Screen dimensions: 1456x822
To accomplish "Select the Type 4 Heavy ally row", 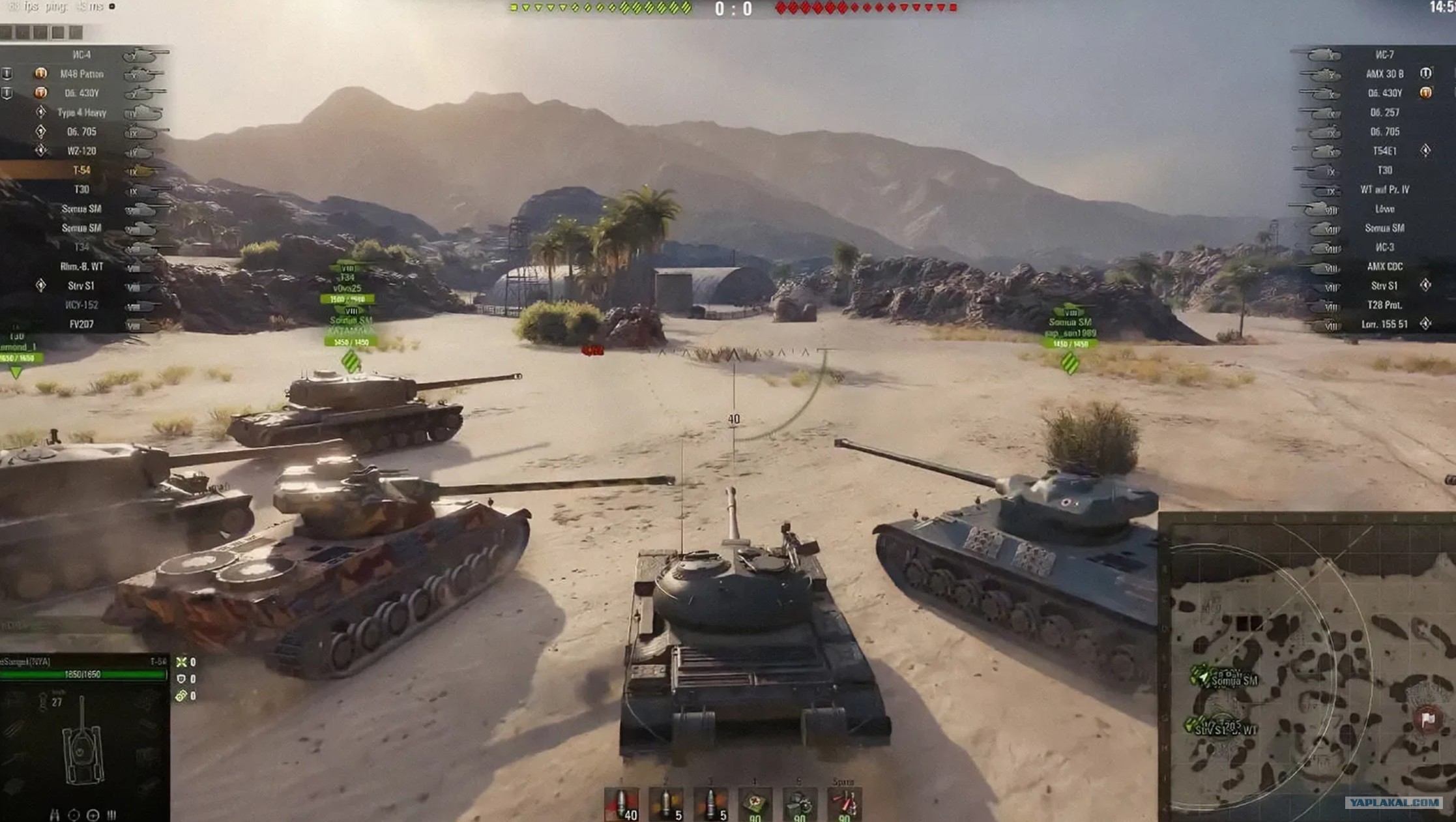I will (x=82, y=113).
